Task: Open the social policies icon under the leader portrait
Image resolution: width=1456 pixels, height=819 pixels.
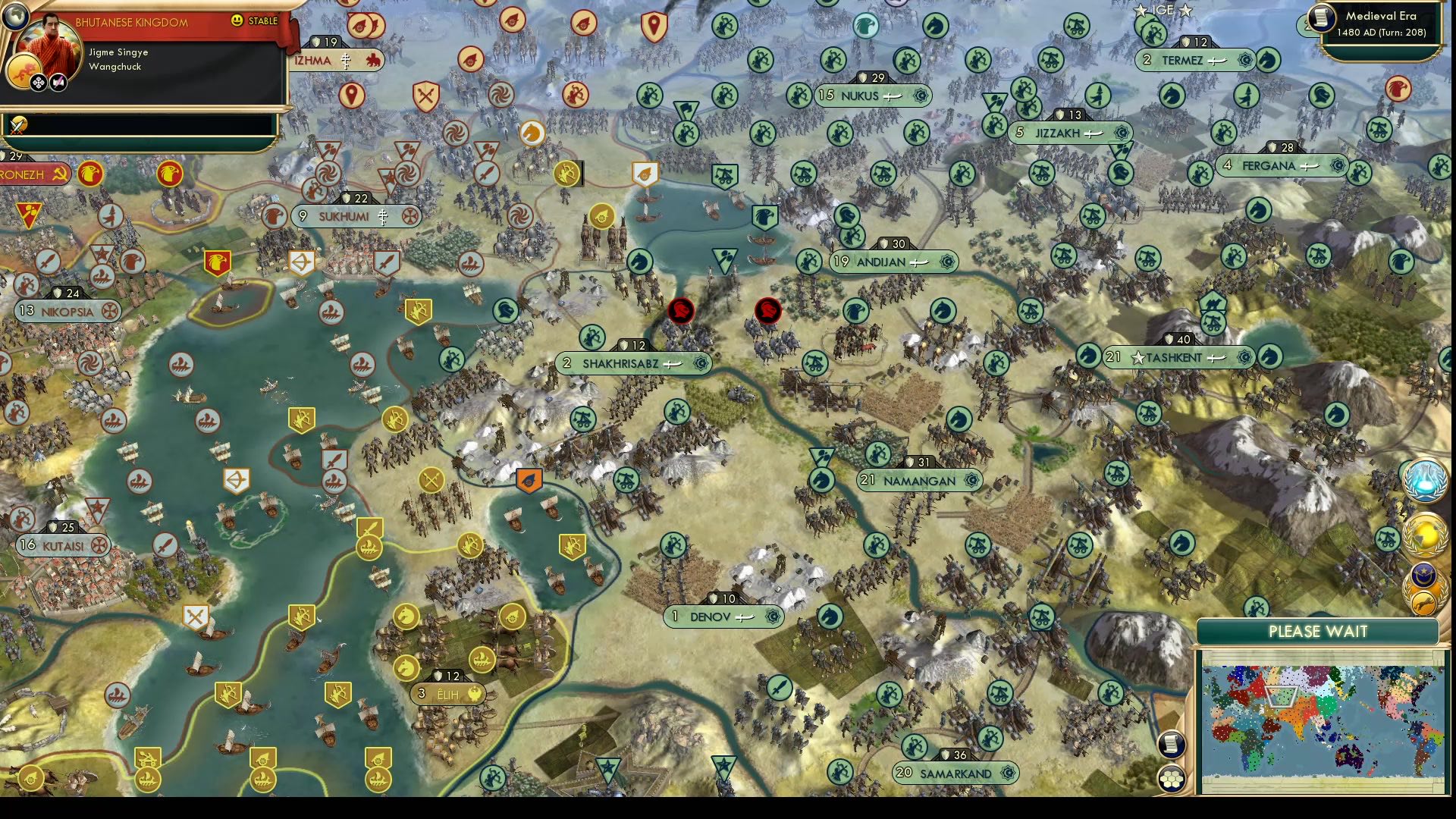Action: (38, 81)
